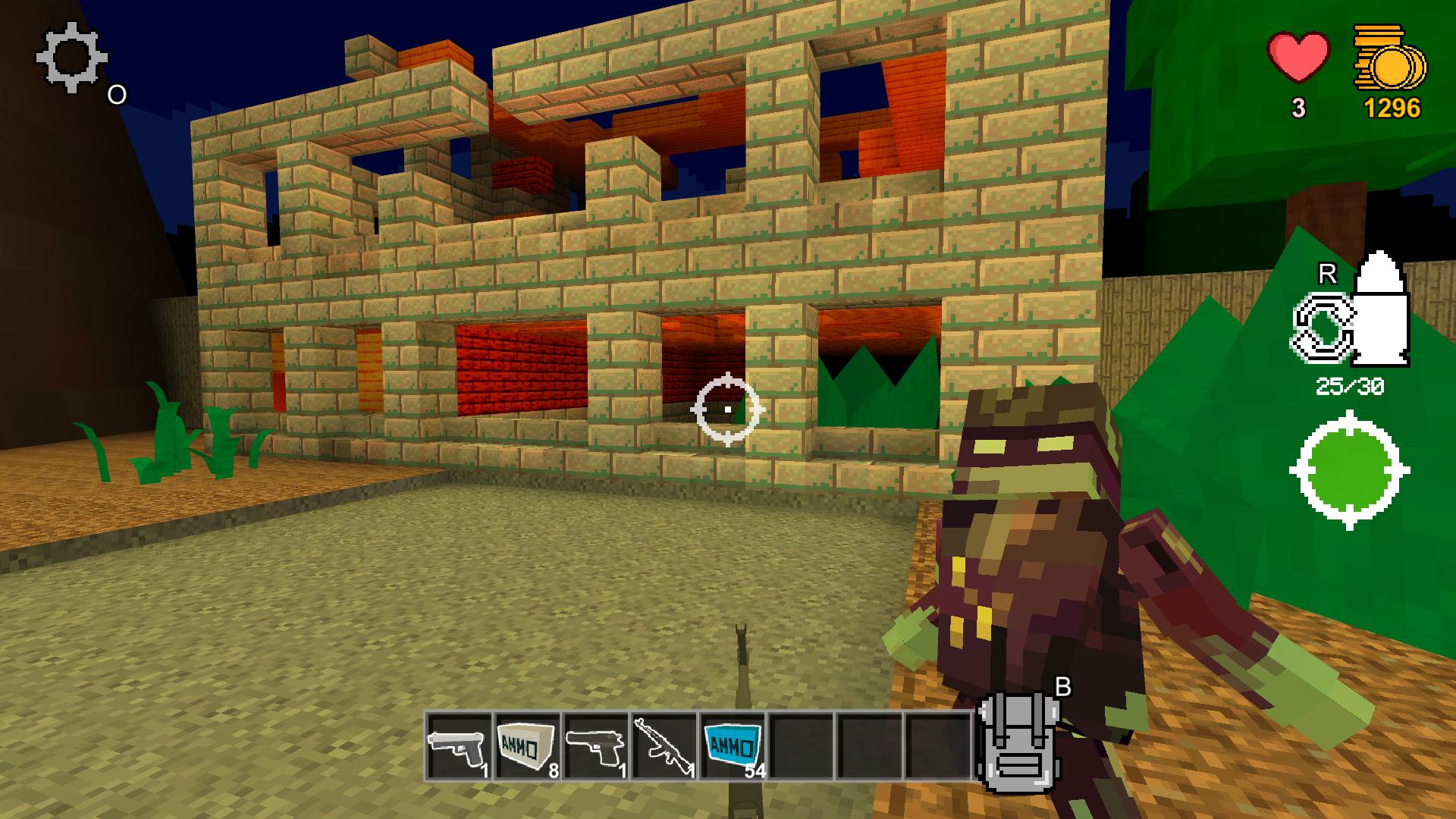Click the coin total reading 1296

pos(1393,108)
